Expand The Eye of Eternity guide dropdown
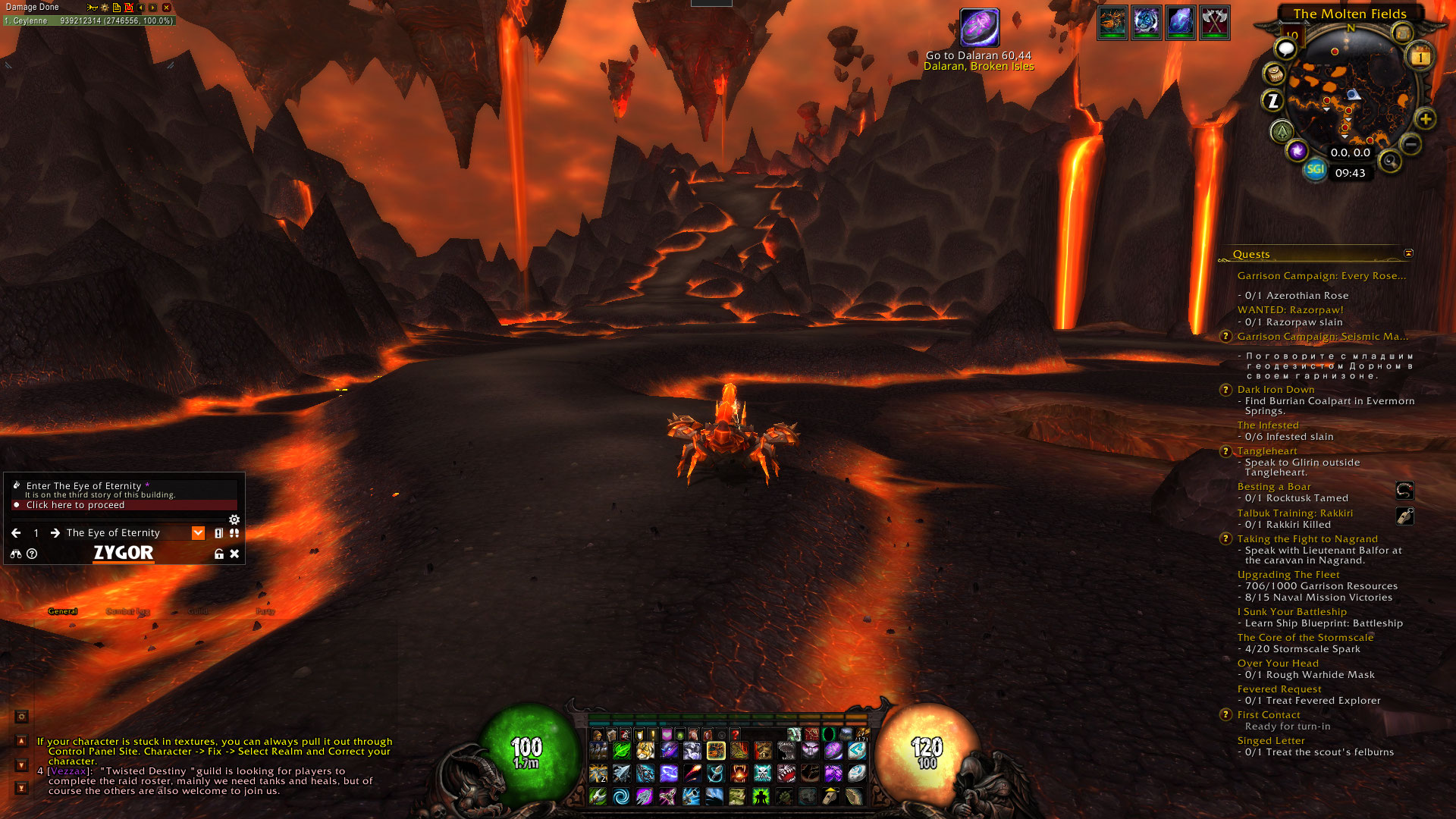Image resolution: width=1456 pixels, height=819 pixels. (198, 533)
